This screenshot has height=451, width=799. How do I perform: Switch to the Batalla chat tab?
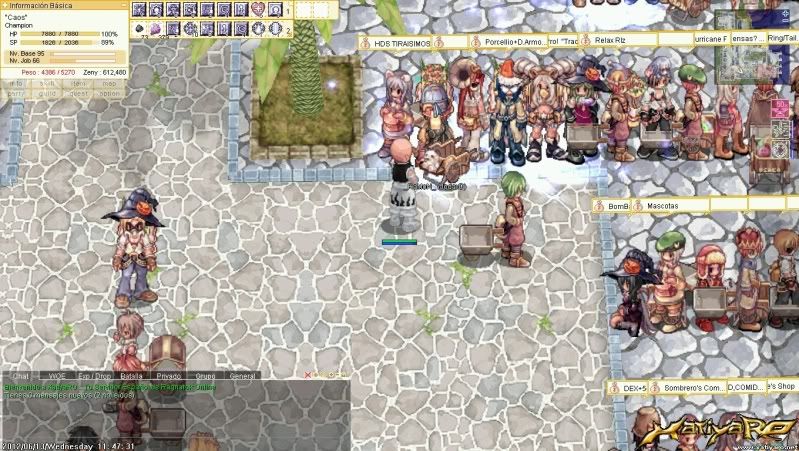pyautogui.click(x=131, y=376)
